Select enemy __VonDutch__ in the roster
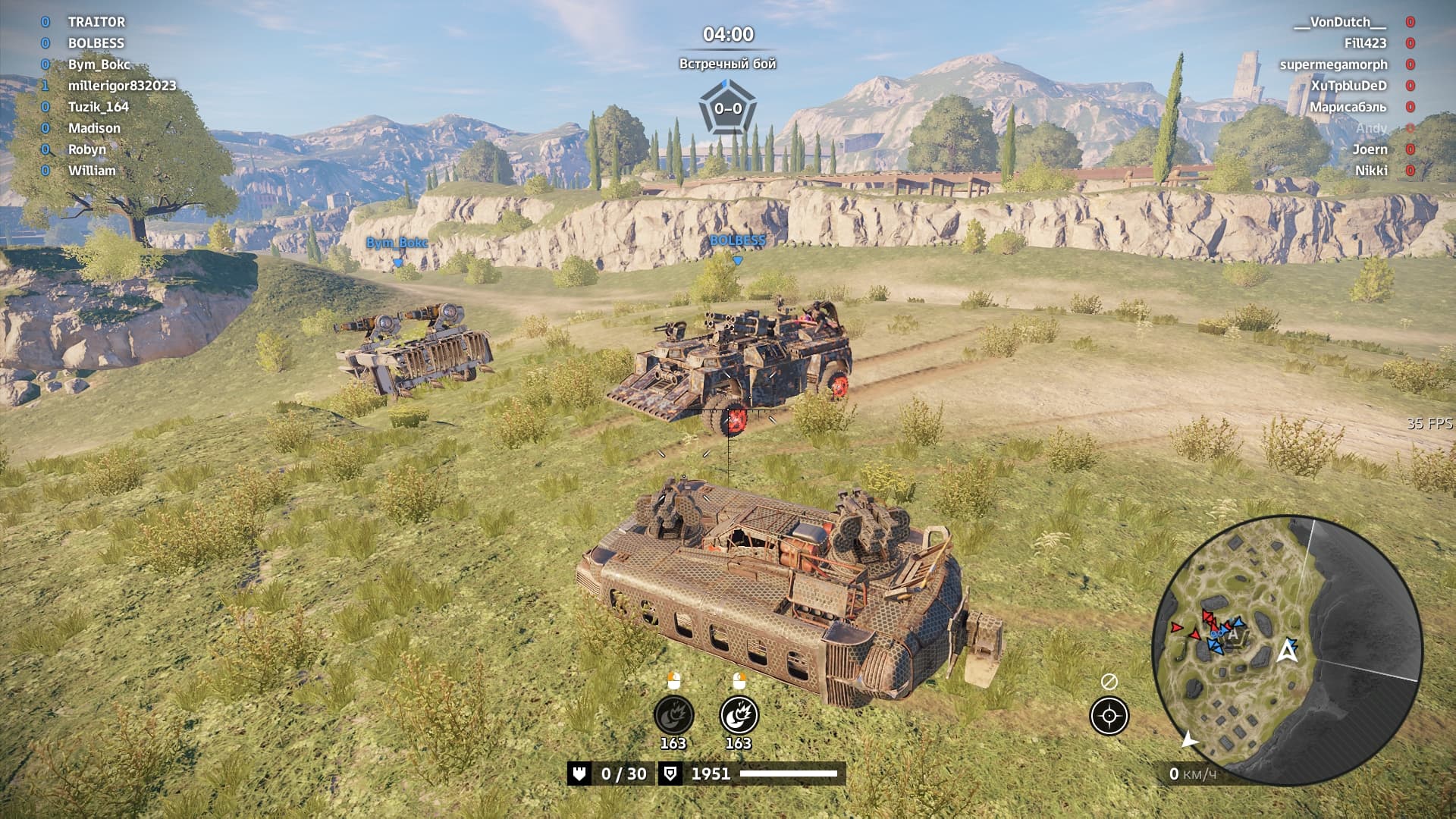 point(1339,22)
